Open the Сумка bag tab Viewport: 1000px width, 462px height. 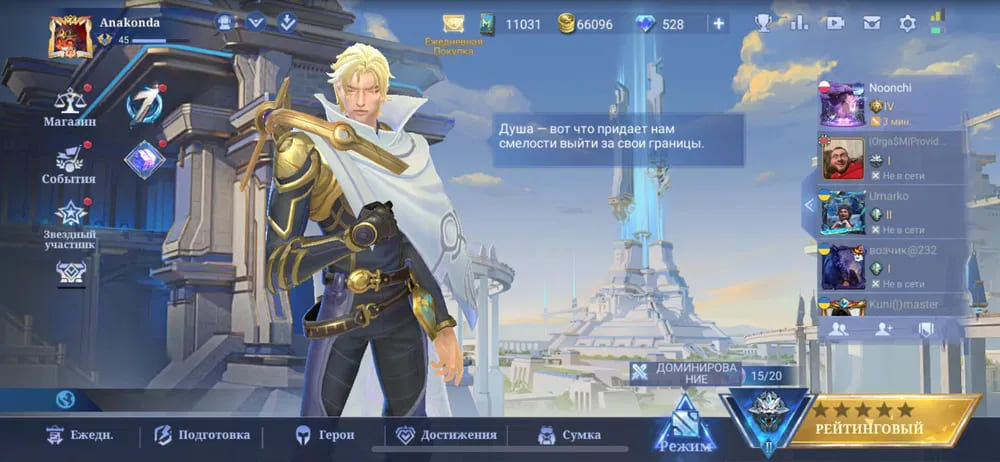(569, 435)
